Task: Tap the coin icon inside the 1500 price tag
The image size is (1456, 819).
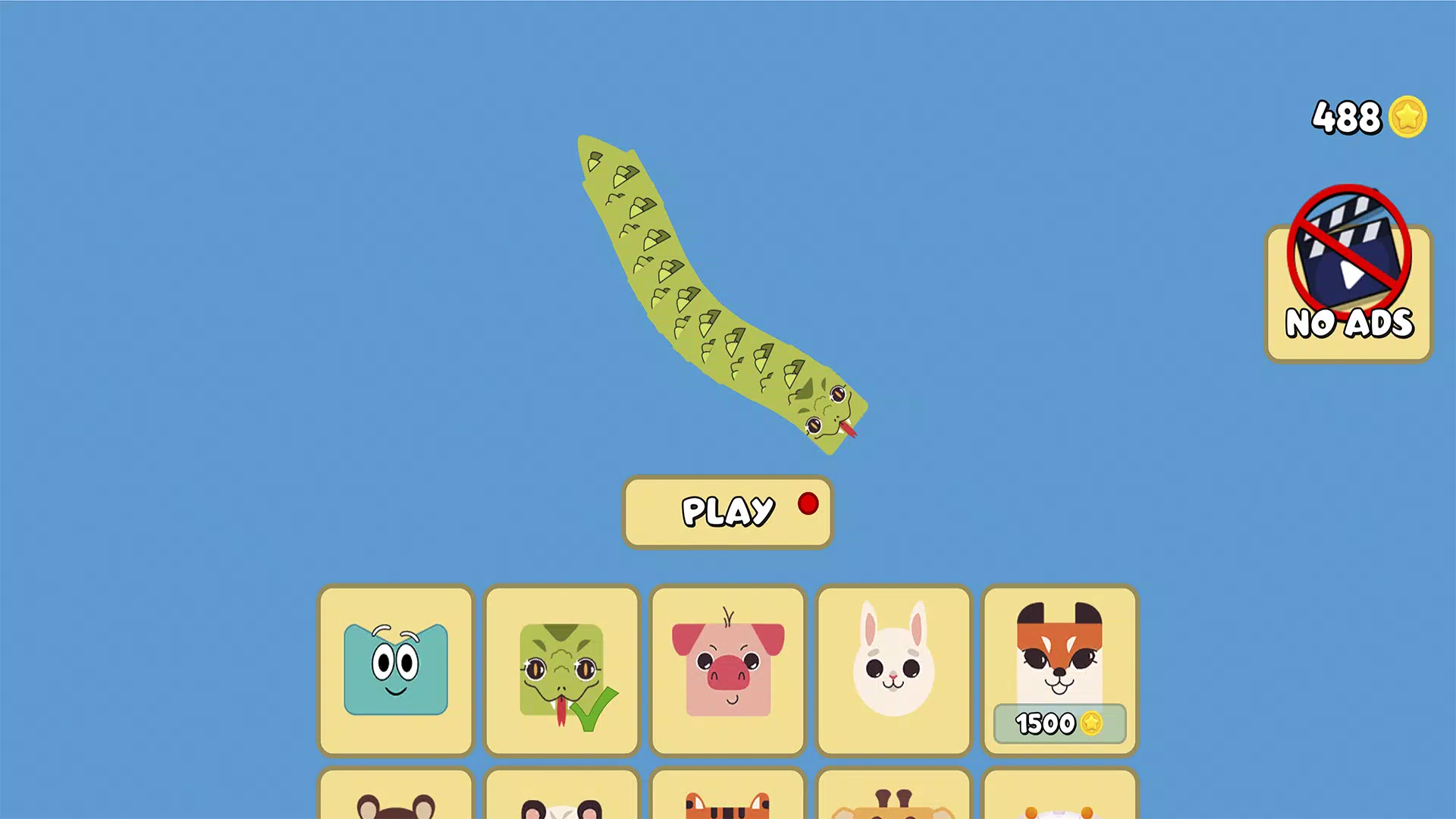Action: (x=1092, y=724)
